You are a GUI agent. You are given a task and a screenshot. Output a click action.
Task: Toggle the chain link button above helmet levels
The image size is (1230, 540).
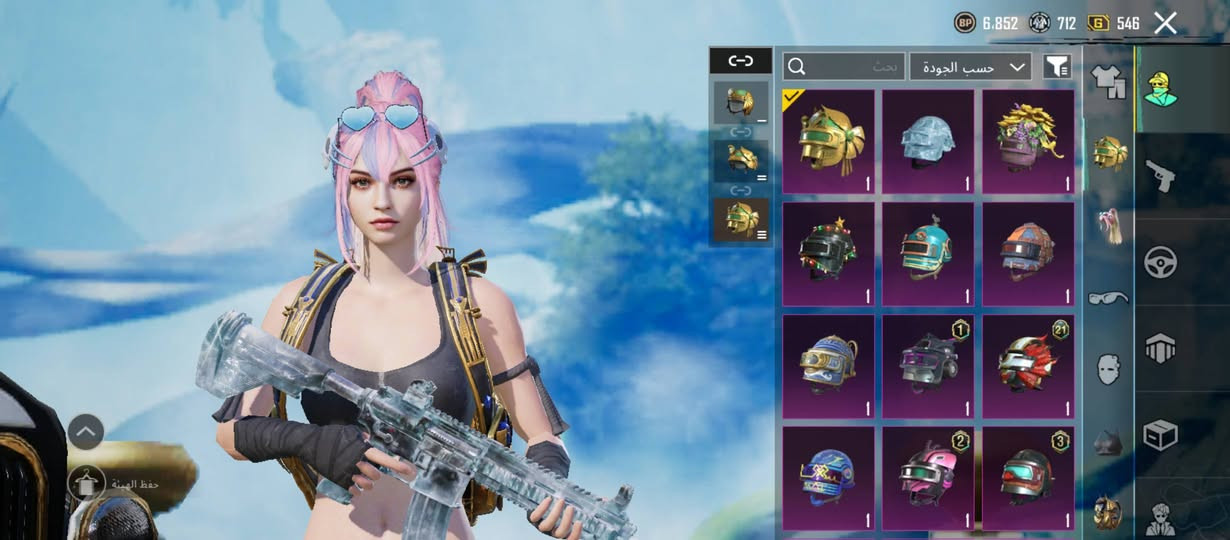(740, 61)
